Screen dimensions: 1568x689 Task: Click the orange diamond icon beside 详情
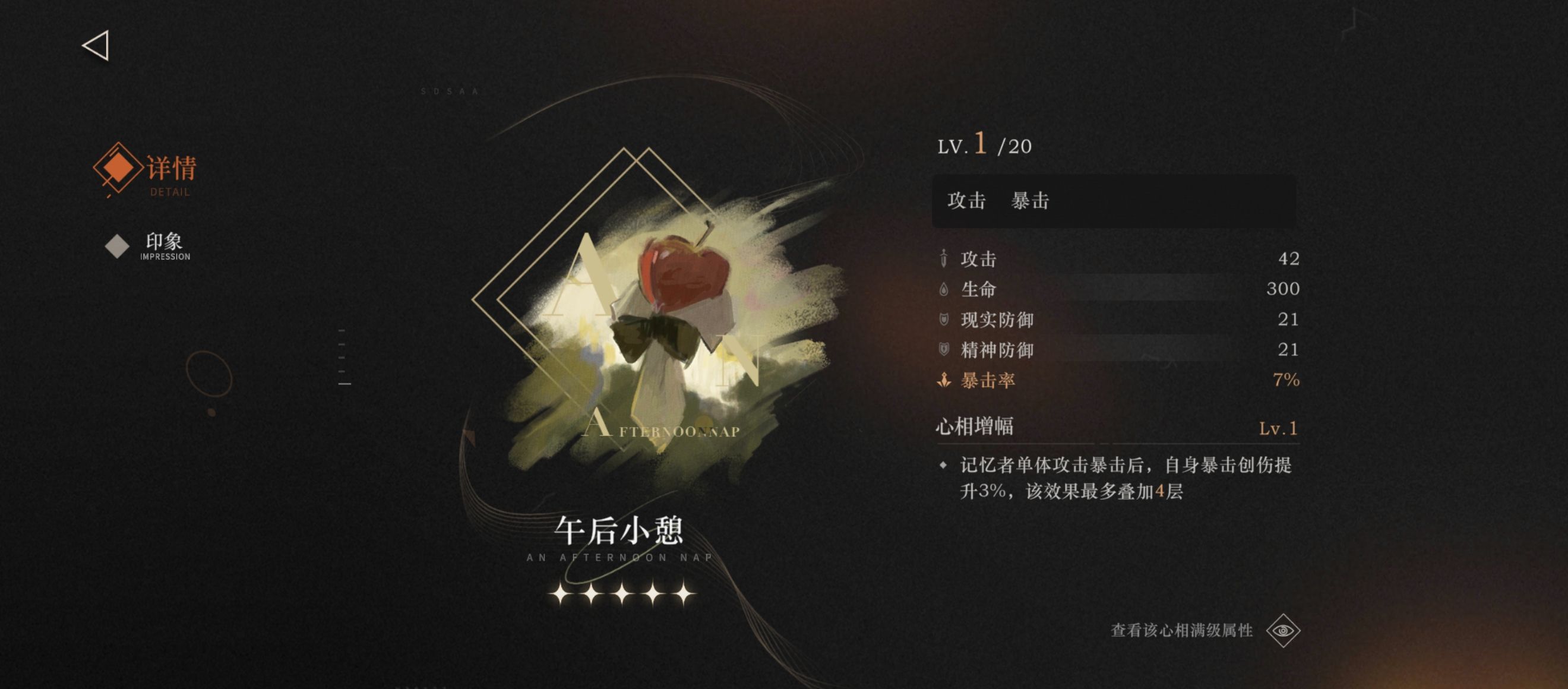[x=116, y=169]
